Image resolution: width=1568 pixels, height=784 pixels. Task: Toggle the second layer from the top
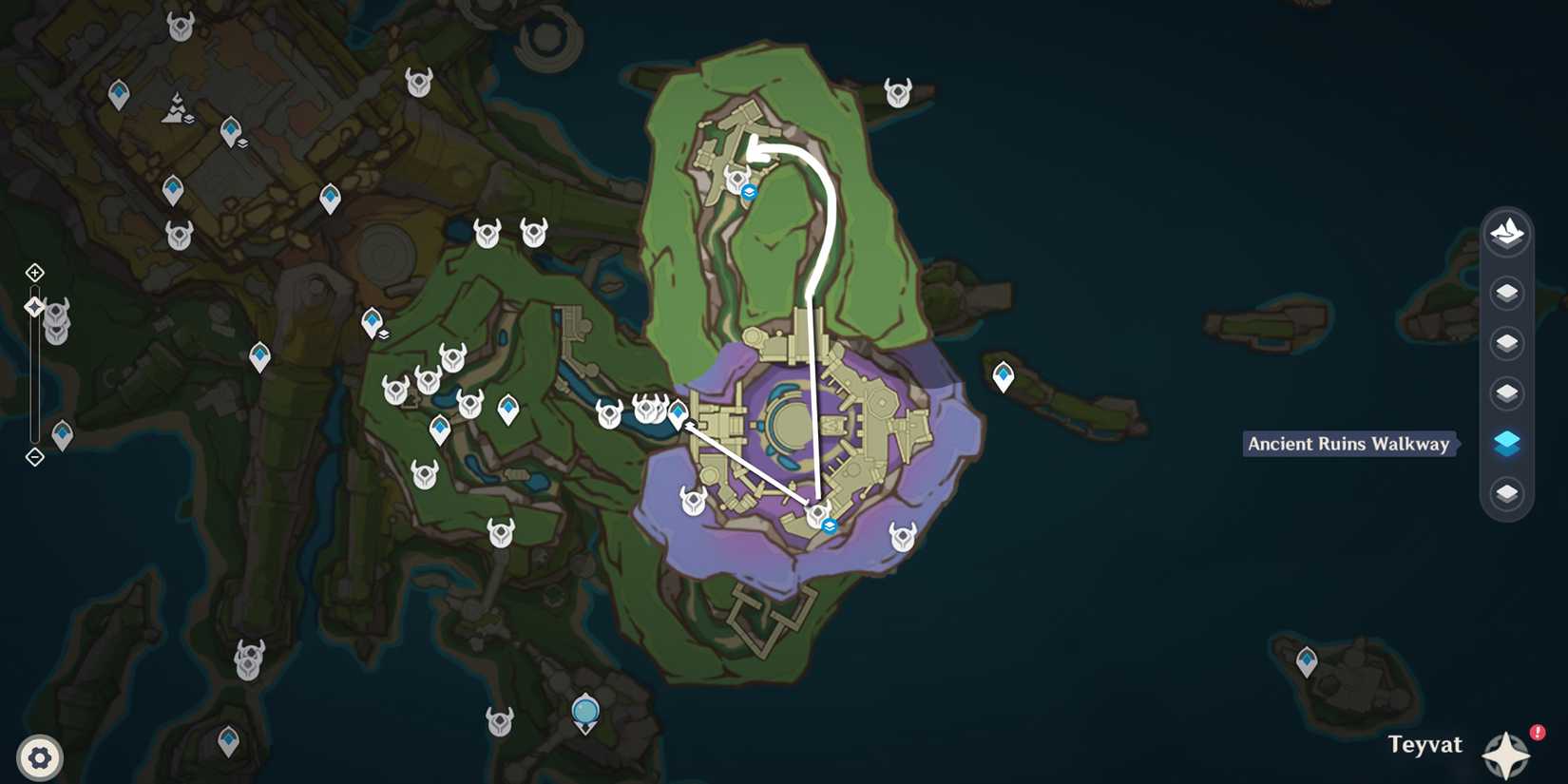pos(1507,292)
